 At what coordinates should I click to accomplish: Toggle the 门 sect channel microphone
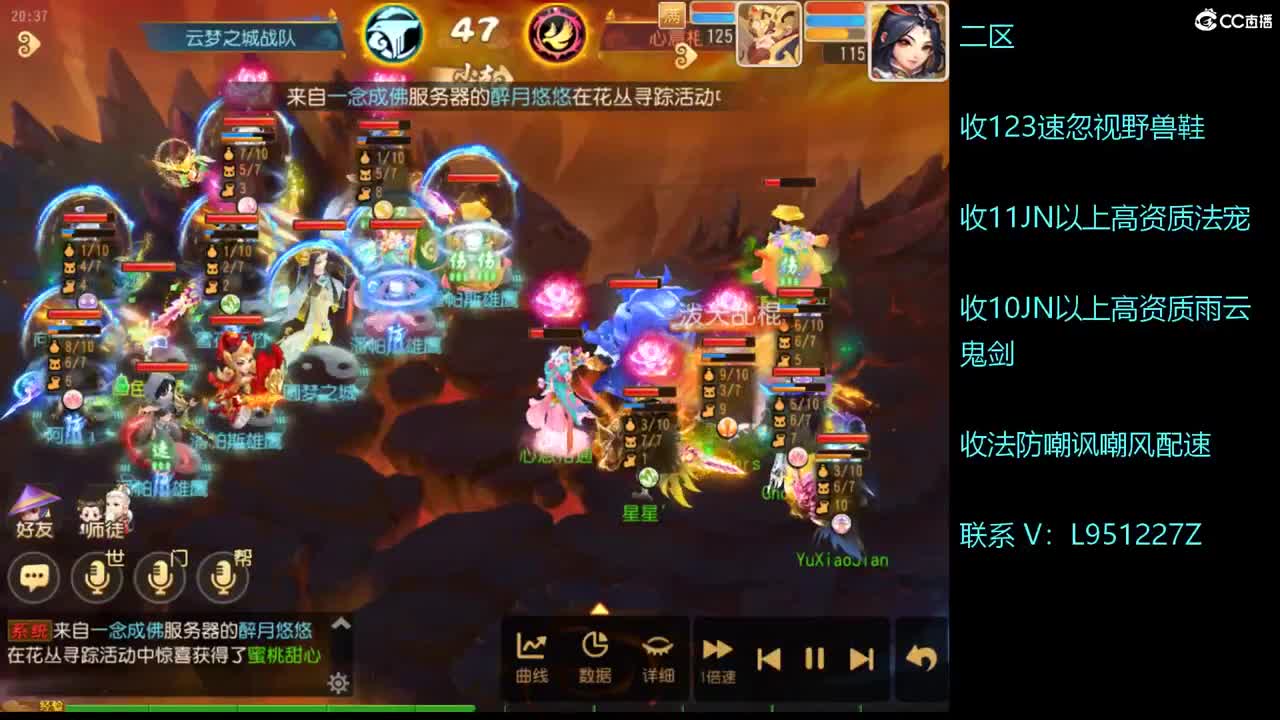[x=160, y=578]
